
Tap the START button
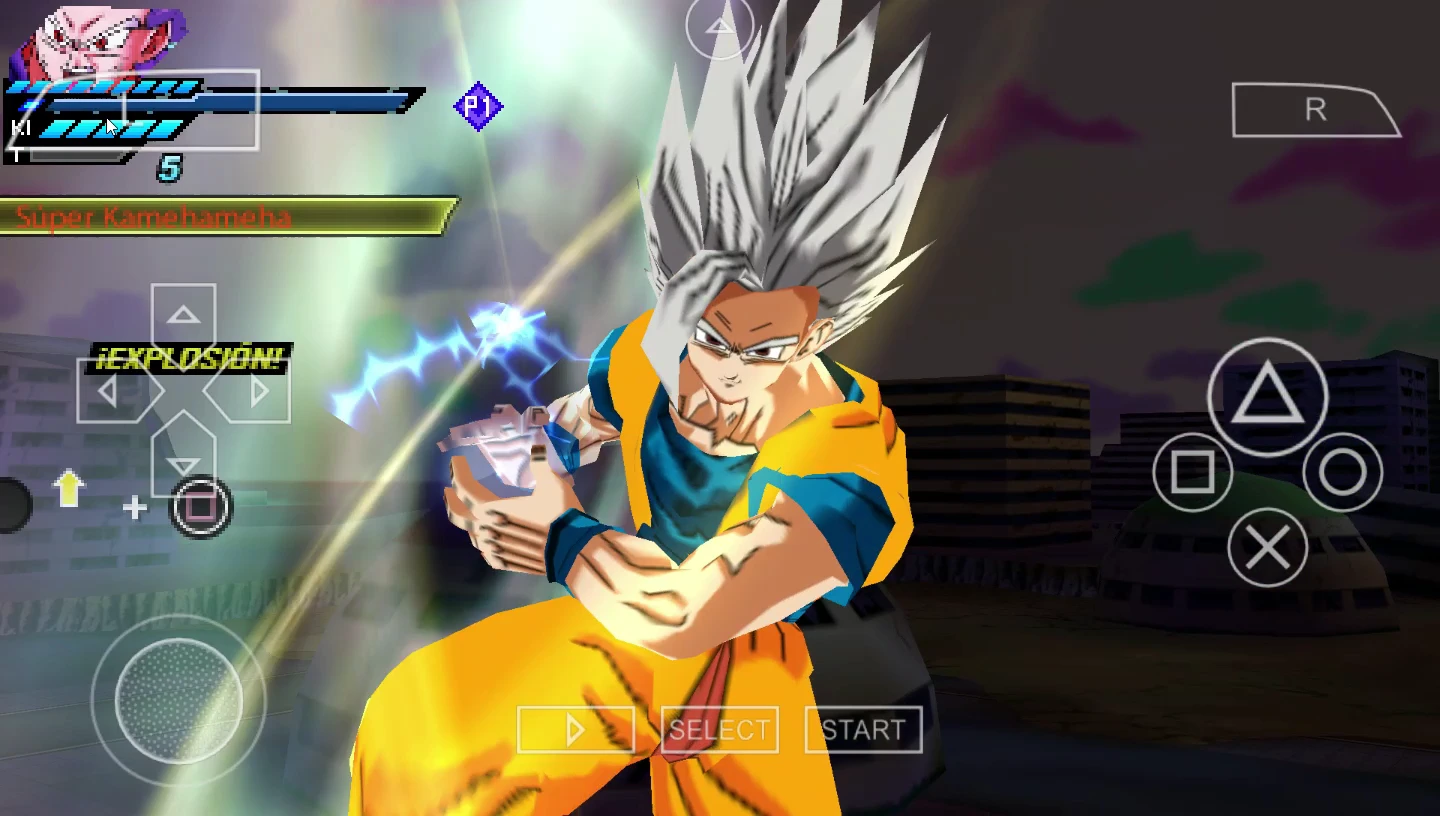863,730
